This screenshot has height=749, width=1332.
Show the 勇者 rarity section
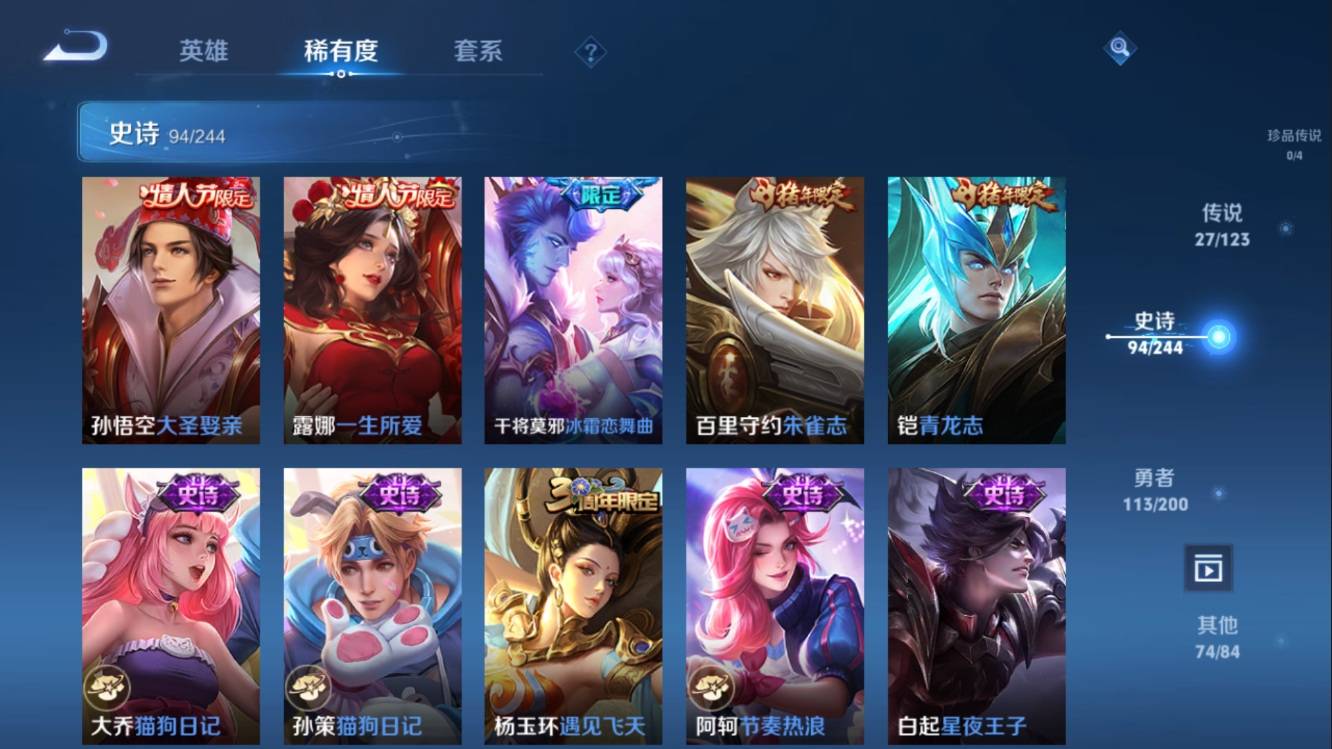tap(1155, 490)
